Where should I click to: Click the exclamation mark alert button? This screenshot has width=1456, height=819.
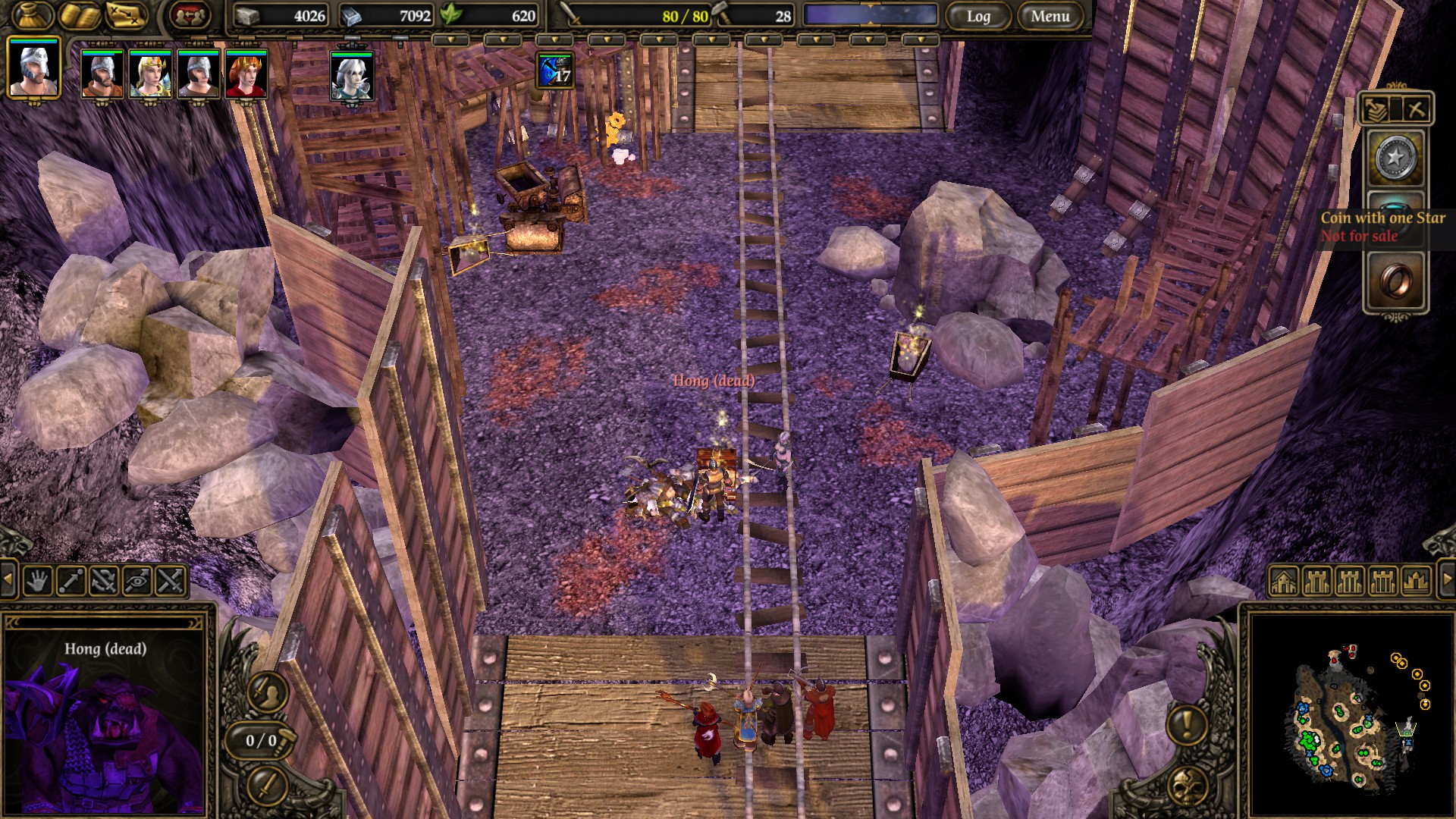point(1187,723)
